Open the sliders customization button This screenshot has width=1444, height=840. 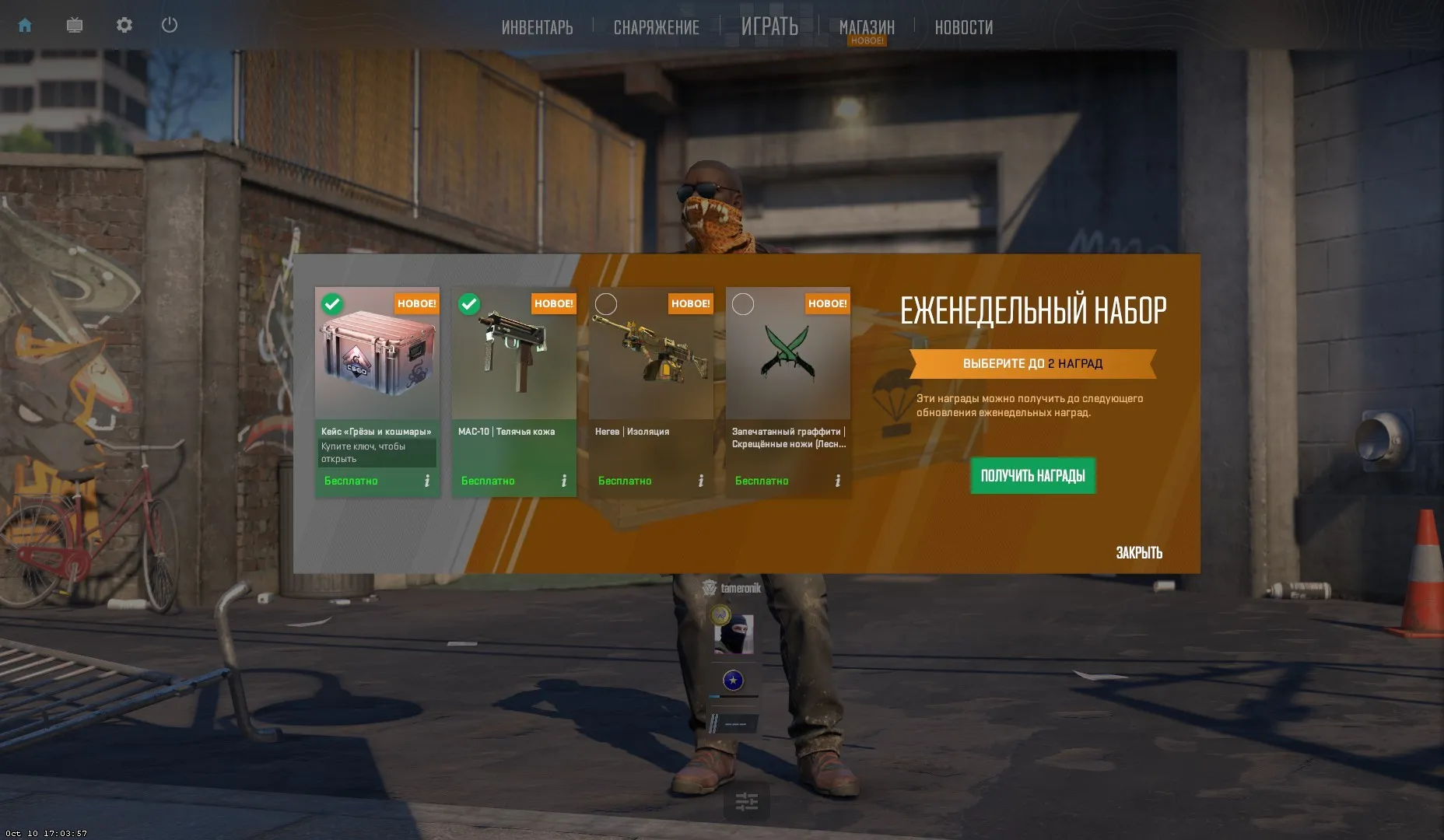click(x=746, y=801)
